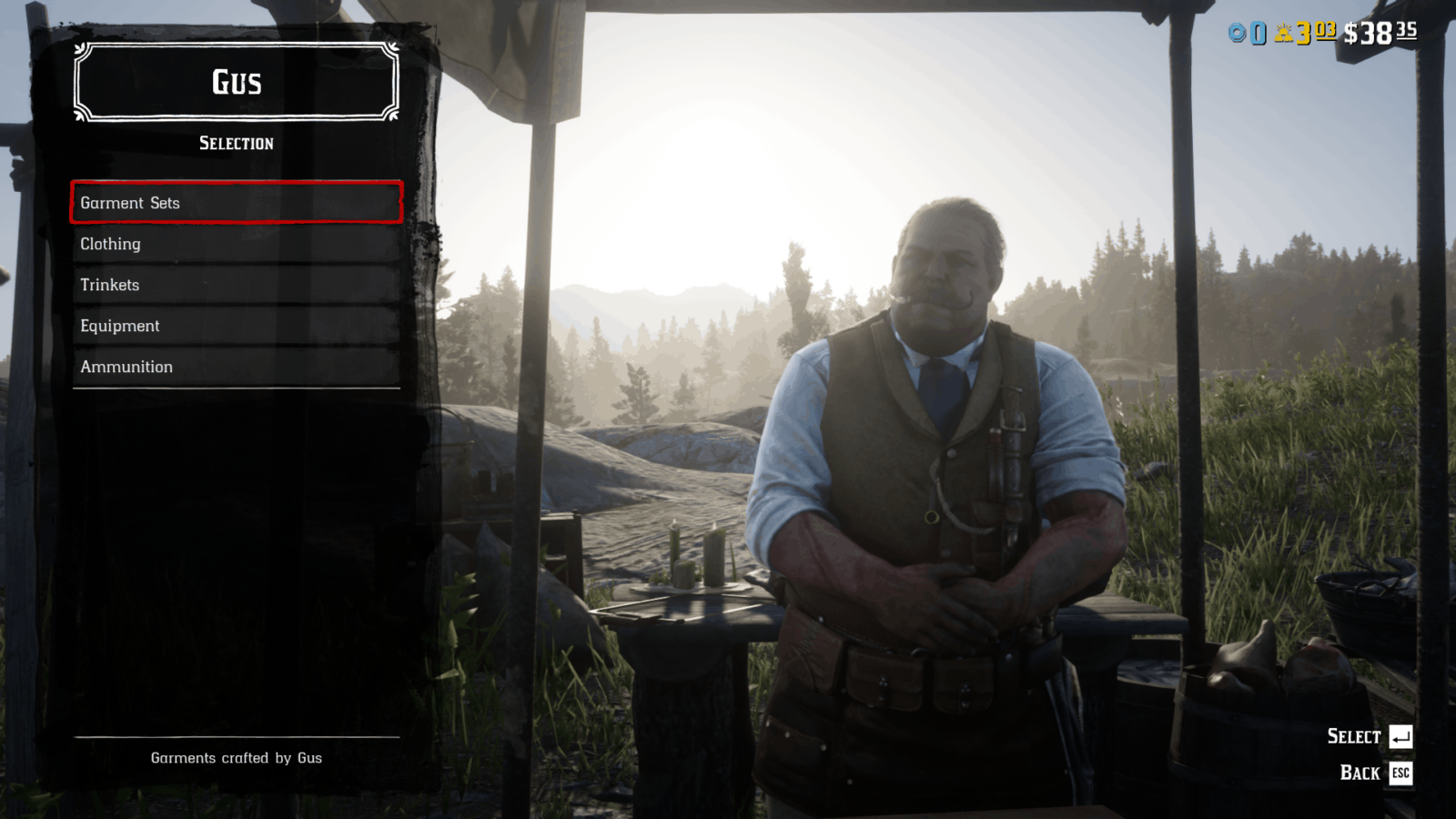The image size is (1456, 819).
Task: Click the Enter key icon beside Select
Action: tap(1400, 736)
